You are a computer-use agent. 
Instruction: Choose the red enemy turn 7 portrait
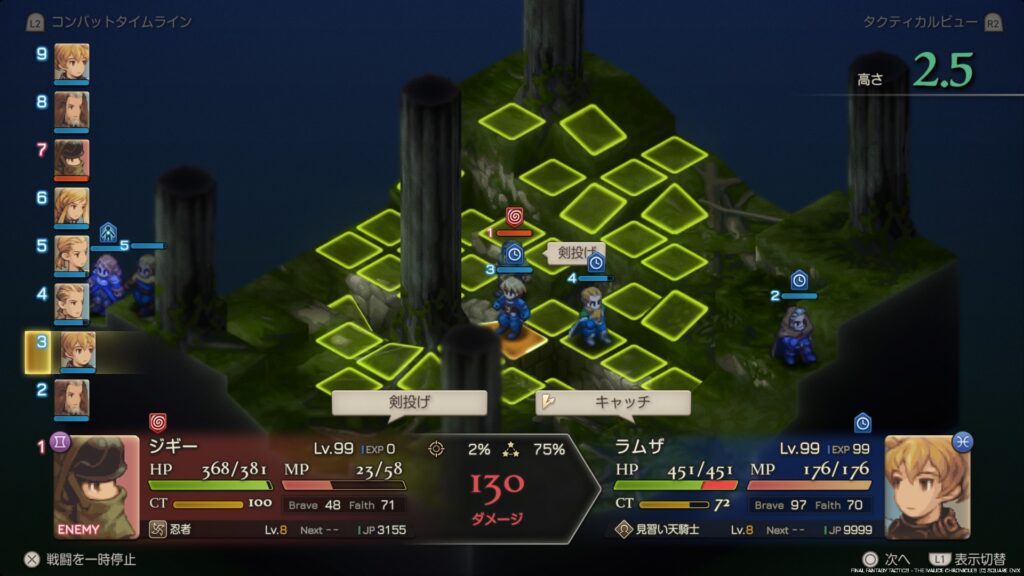[x=71, y=157]
